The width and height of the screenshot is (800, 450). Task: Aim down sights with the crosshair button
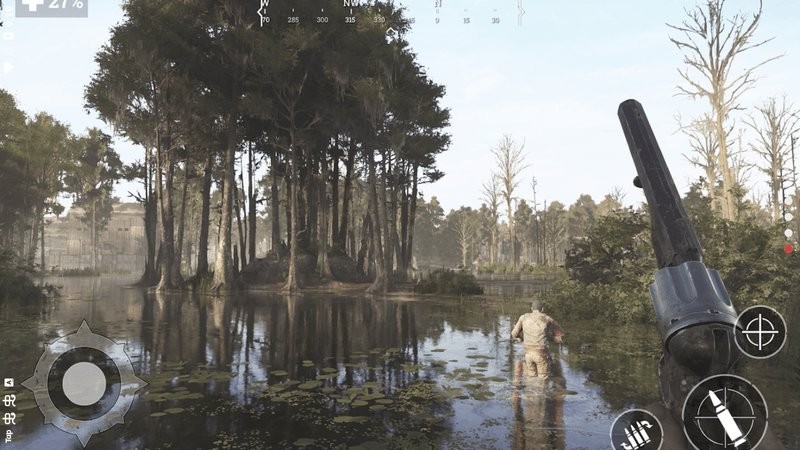click(760, 332)
